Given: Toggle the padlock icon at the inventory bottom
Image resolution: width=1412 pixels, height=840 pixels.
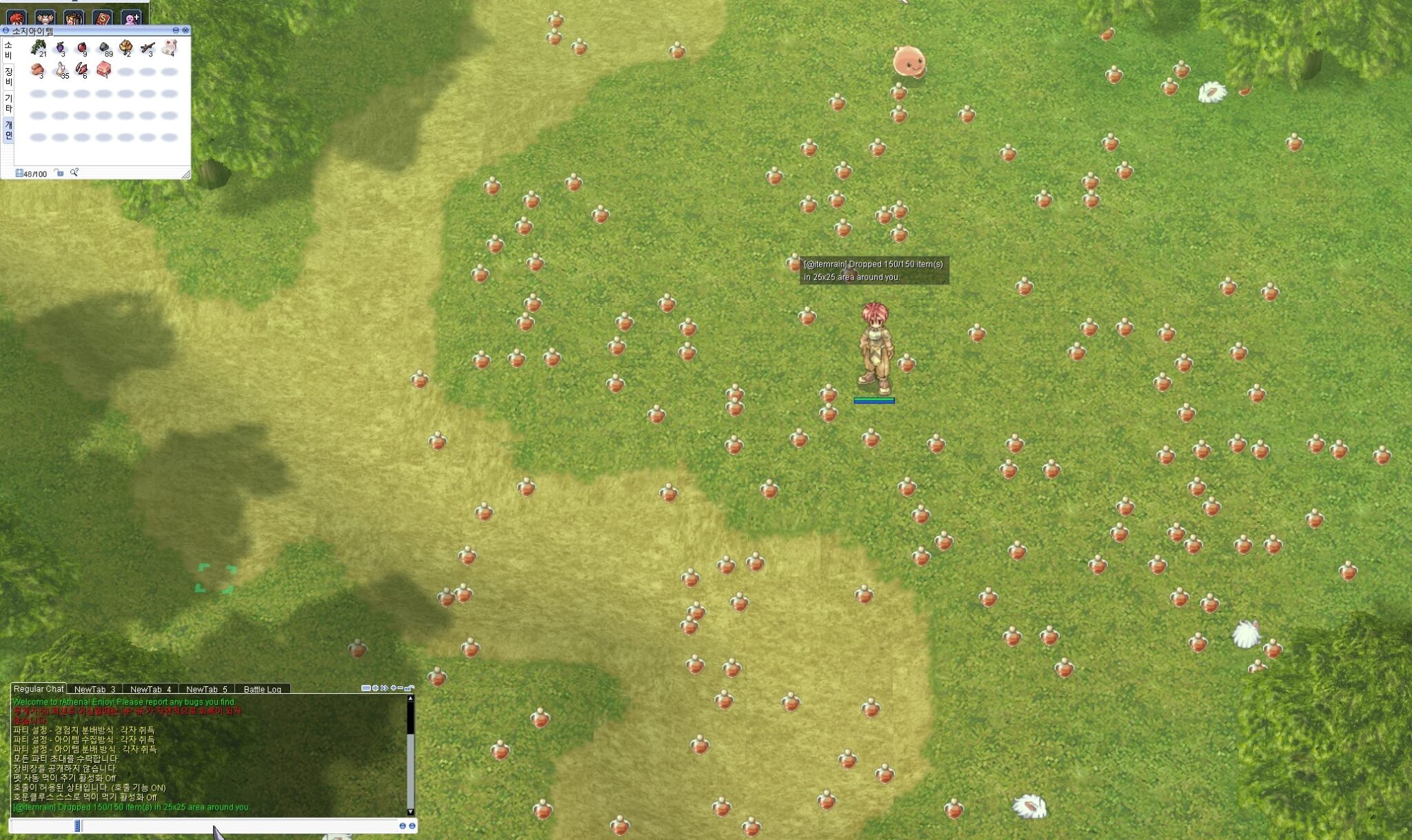Looking at the screenshot, I should (59, 174).
